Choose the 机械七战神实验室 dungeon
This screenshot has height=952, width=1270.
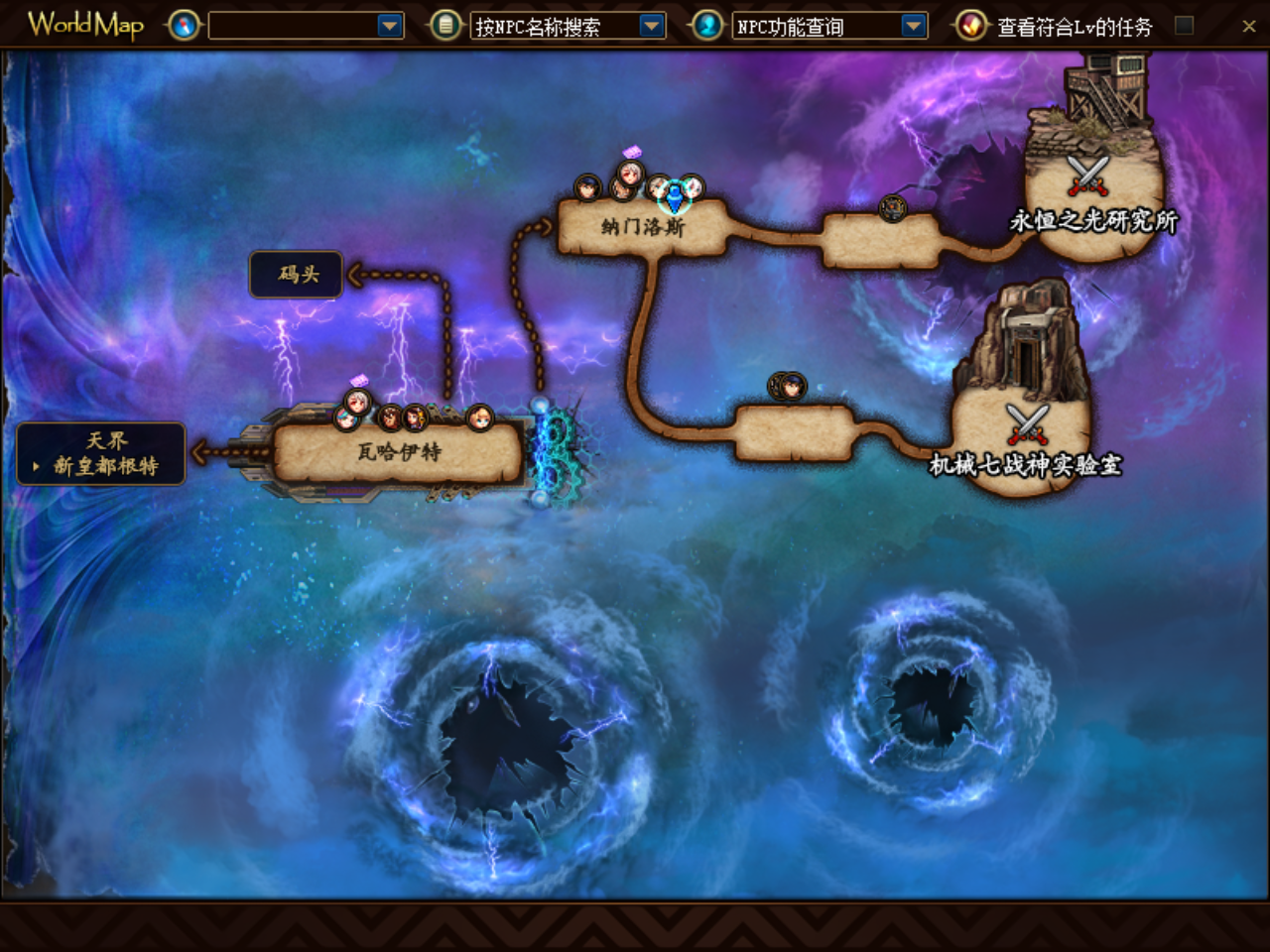pos(1025,463)
